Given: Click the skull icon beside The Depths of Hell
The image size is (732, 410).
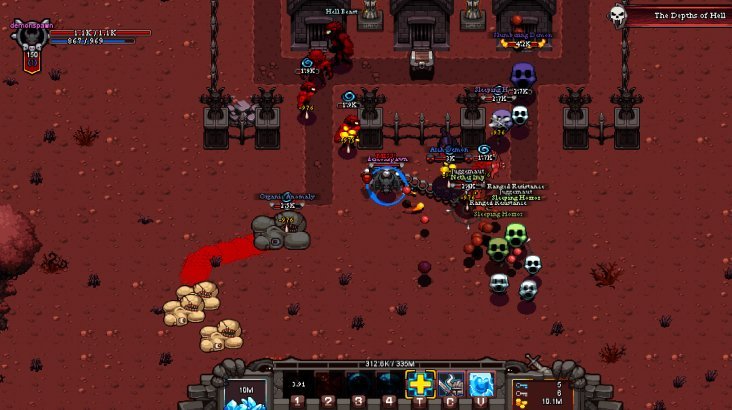Looking at the screenshot, I should 619,15.
